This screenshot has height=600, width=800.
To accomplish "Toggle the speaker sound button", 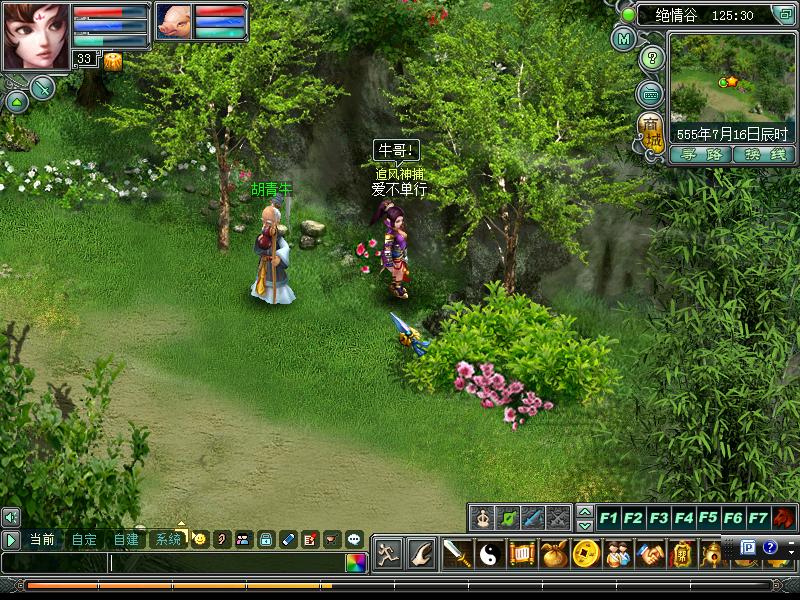I will 11,517.
